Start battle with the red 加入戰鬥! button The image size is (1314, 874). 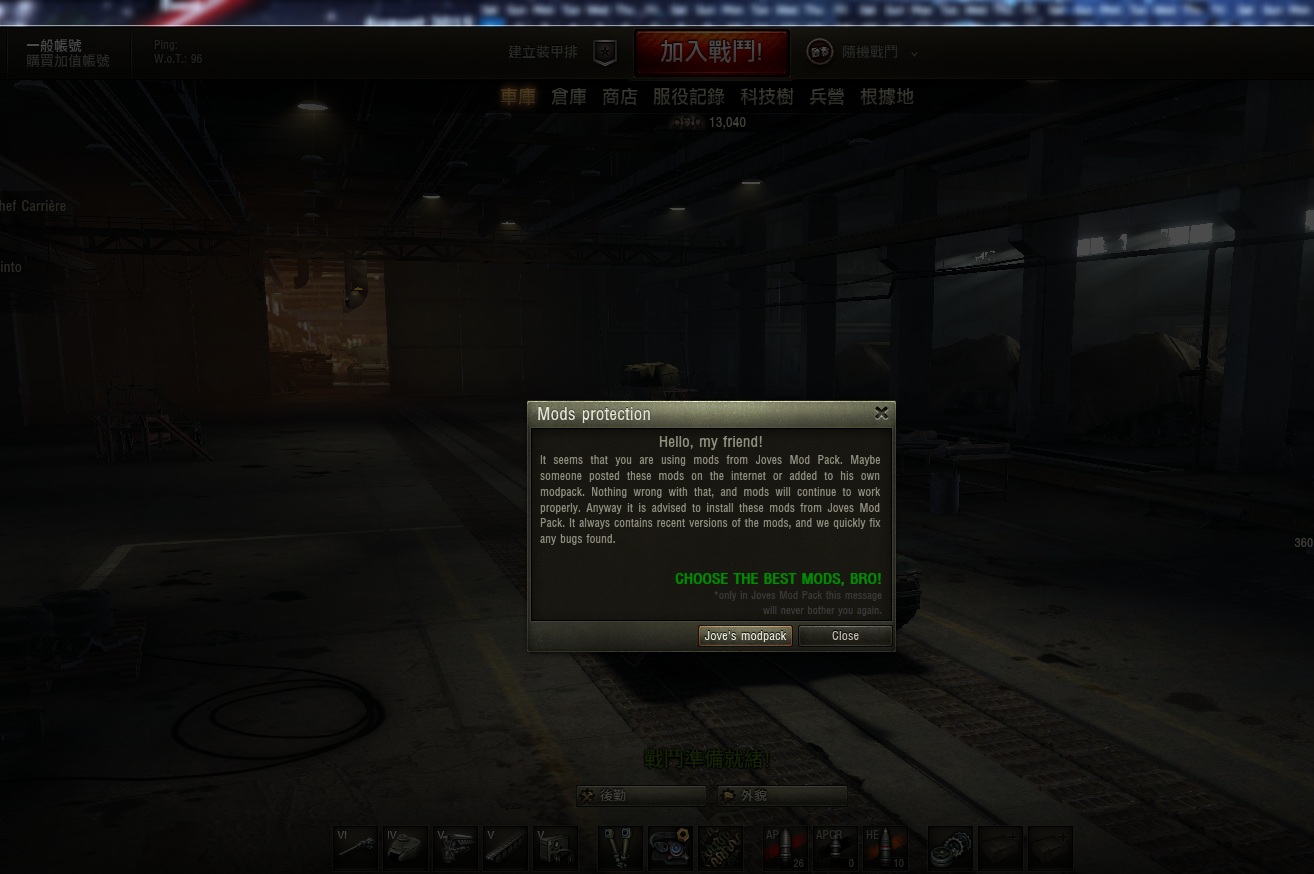711,52
